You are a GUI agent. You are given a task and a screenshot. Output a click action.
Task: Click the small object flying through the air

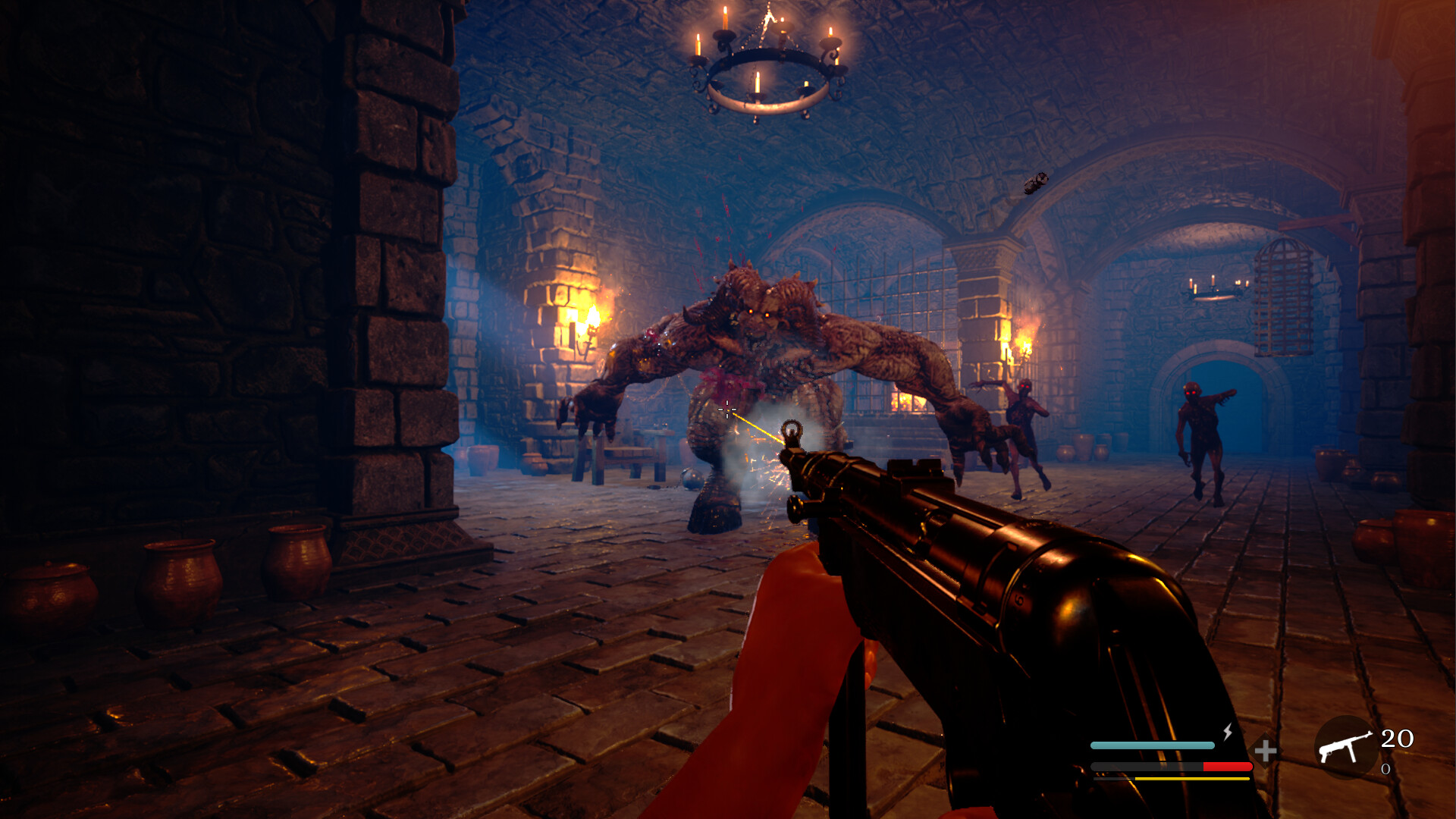(1039, 182)
